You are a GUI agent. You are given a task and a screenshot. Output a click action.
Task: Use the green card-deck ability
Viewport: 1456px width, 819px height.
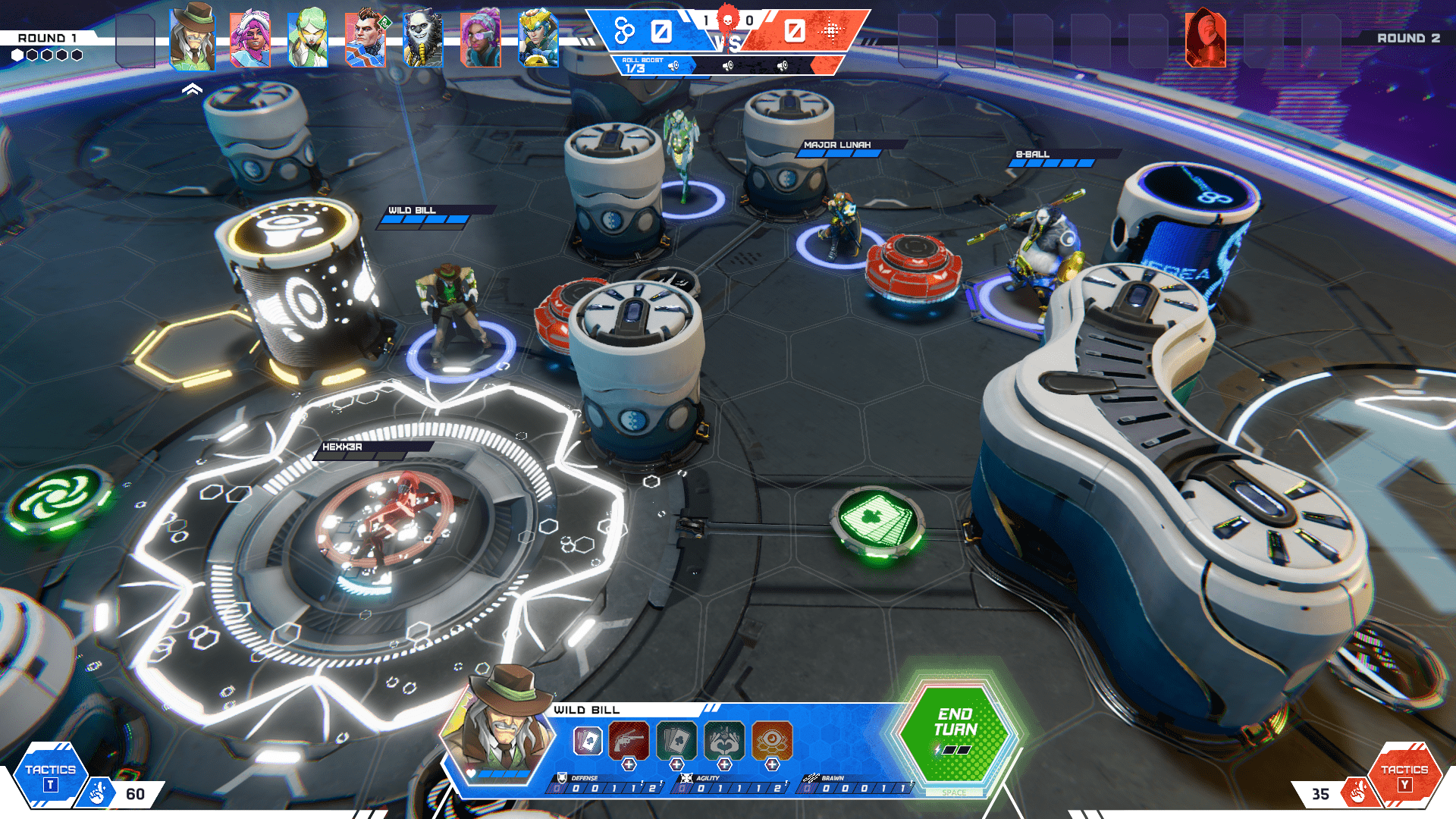pos(676,739)
